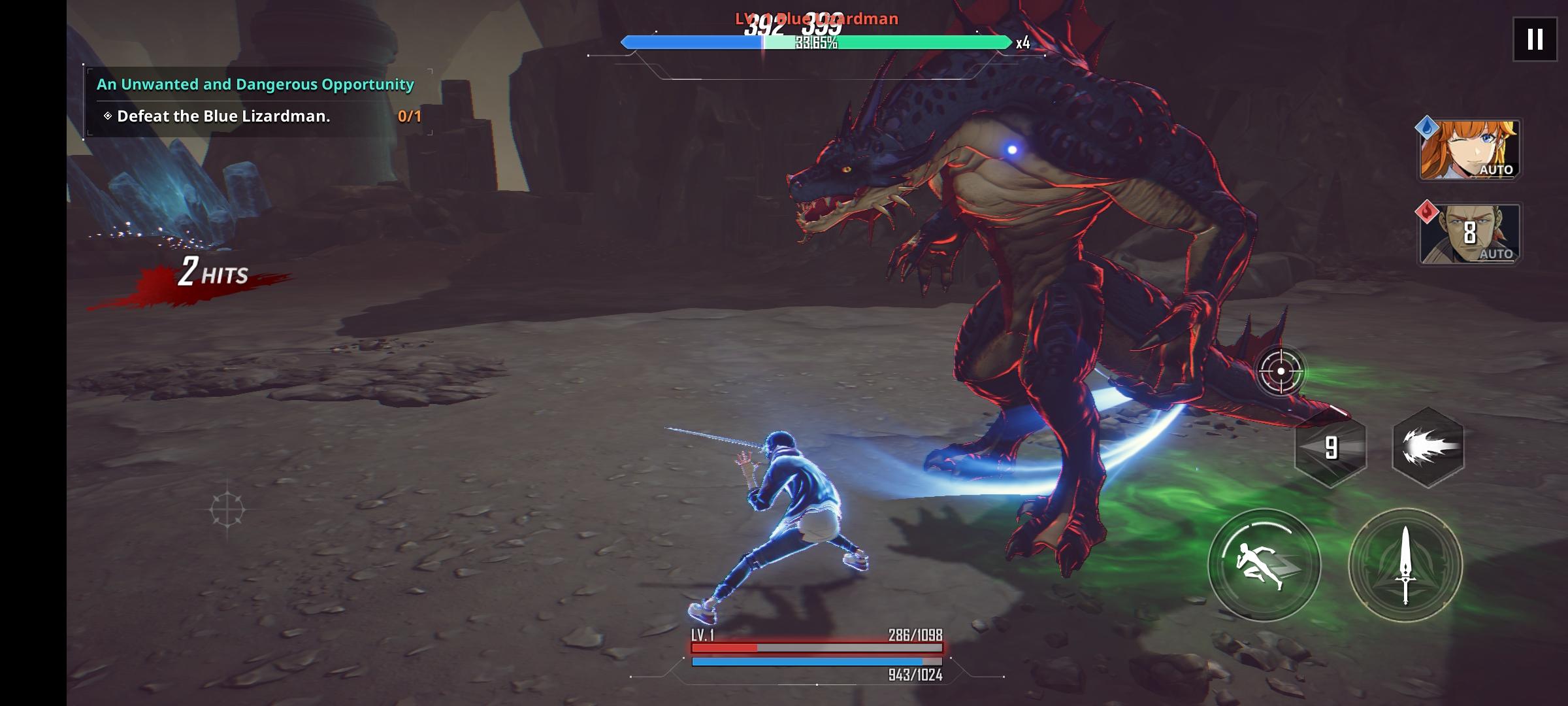Tap the 0/1 quest progress counter
The image size is (1568, 706).
(409, 116)
